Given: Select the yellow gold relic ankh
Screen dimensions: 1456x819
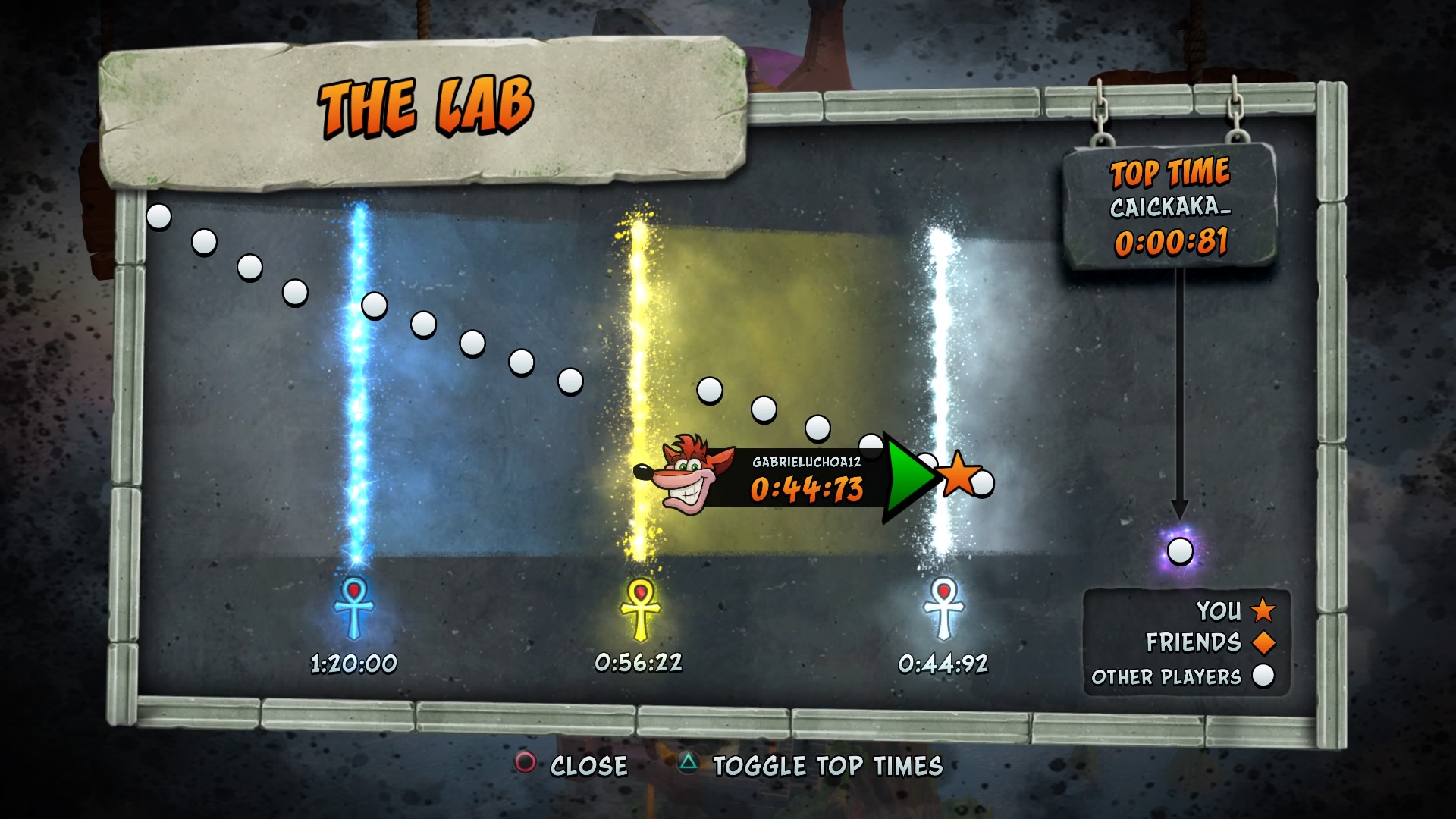Looking at the screenshot, I should click(x=640, y=608).
